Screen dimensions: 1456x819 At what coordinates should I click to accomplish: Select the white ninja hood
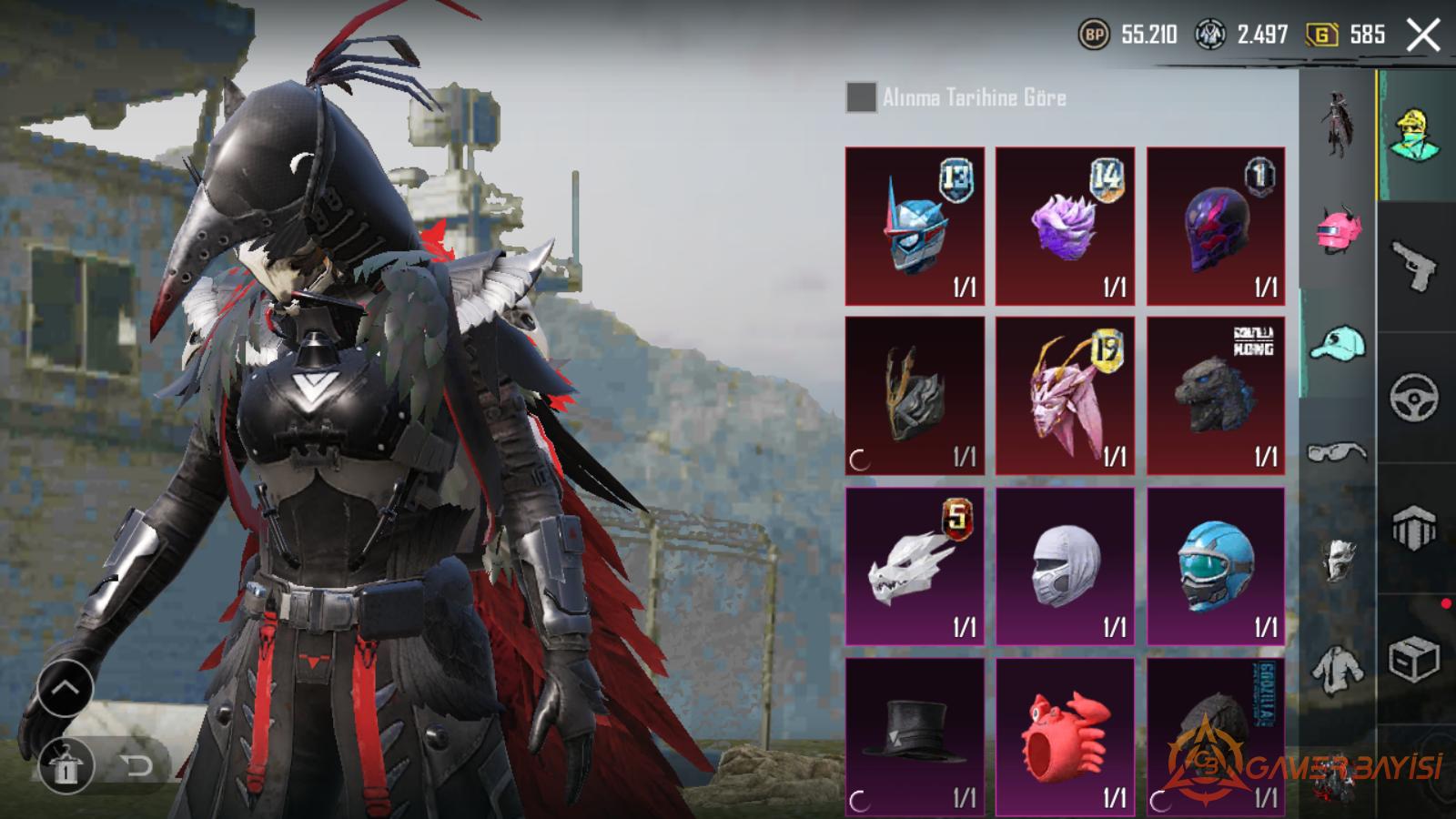pyautogui.click(x=1065, y=566)
